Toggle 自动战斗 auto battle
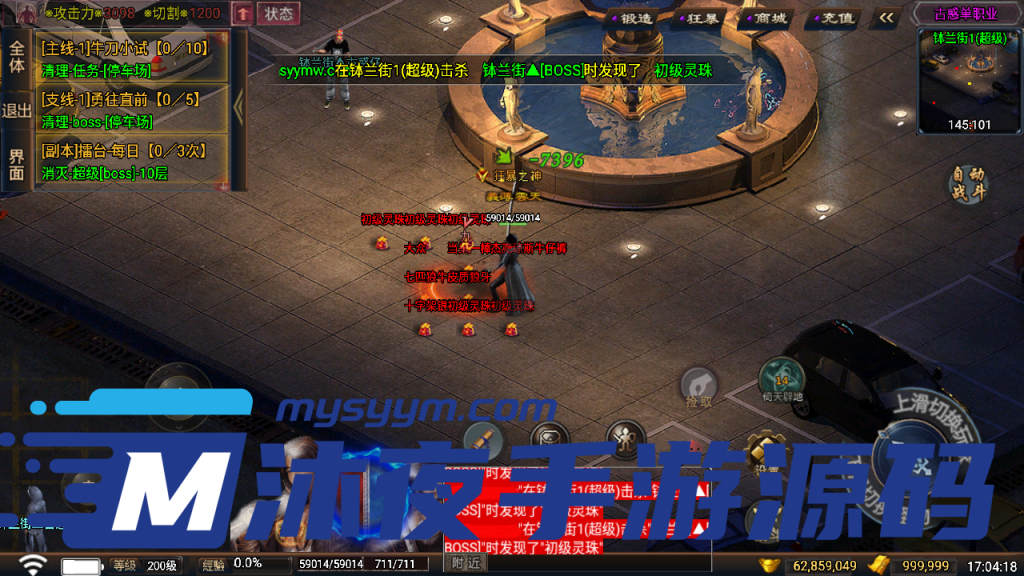Screen dimensions: 1024x576 click(x=968, y=184)
